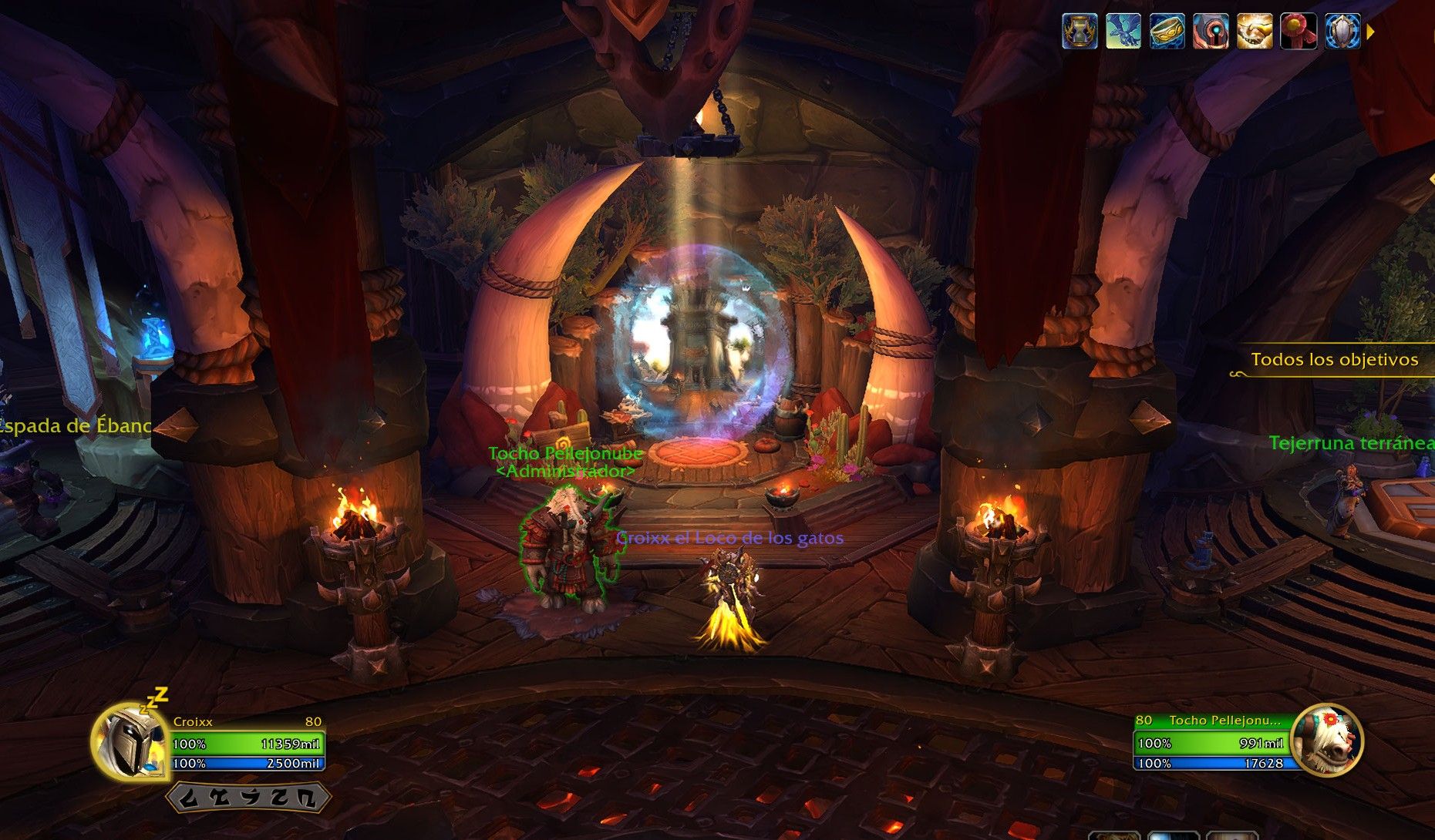Click the rune bar under Croixx's frame

tap(245, 798)
